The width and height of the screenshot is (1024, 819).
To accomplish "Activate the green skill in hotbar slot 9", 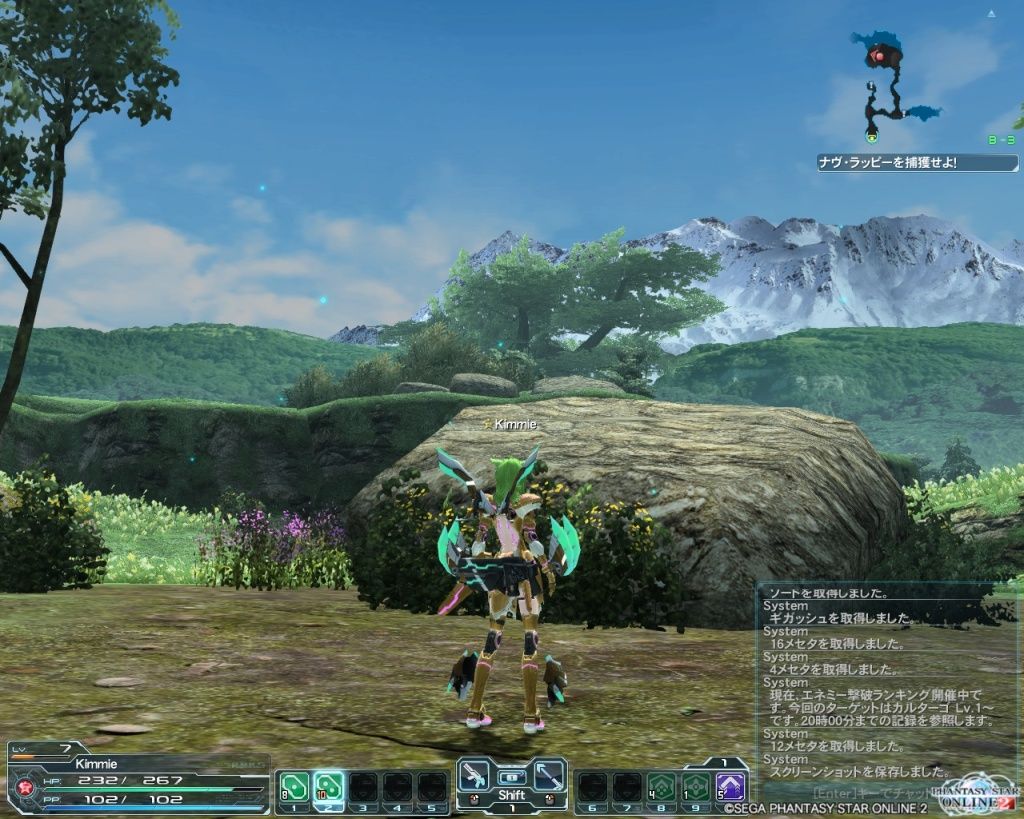I will tap(695, 786).
